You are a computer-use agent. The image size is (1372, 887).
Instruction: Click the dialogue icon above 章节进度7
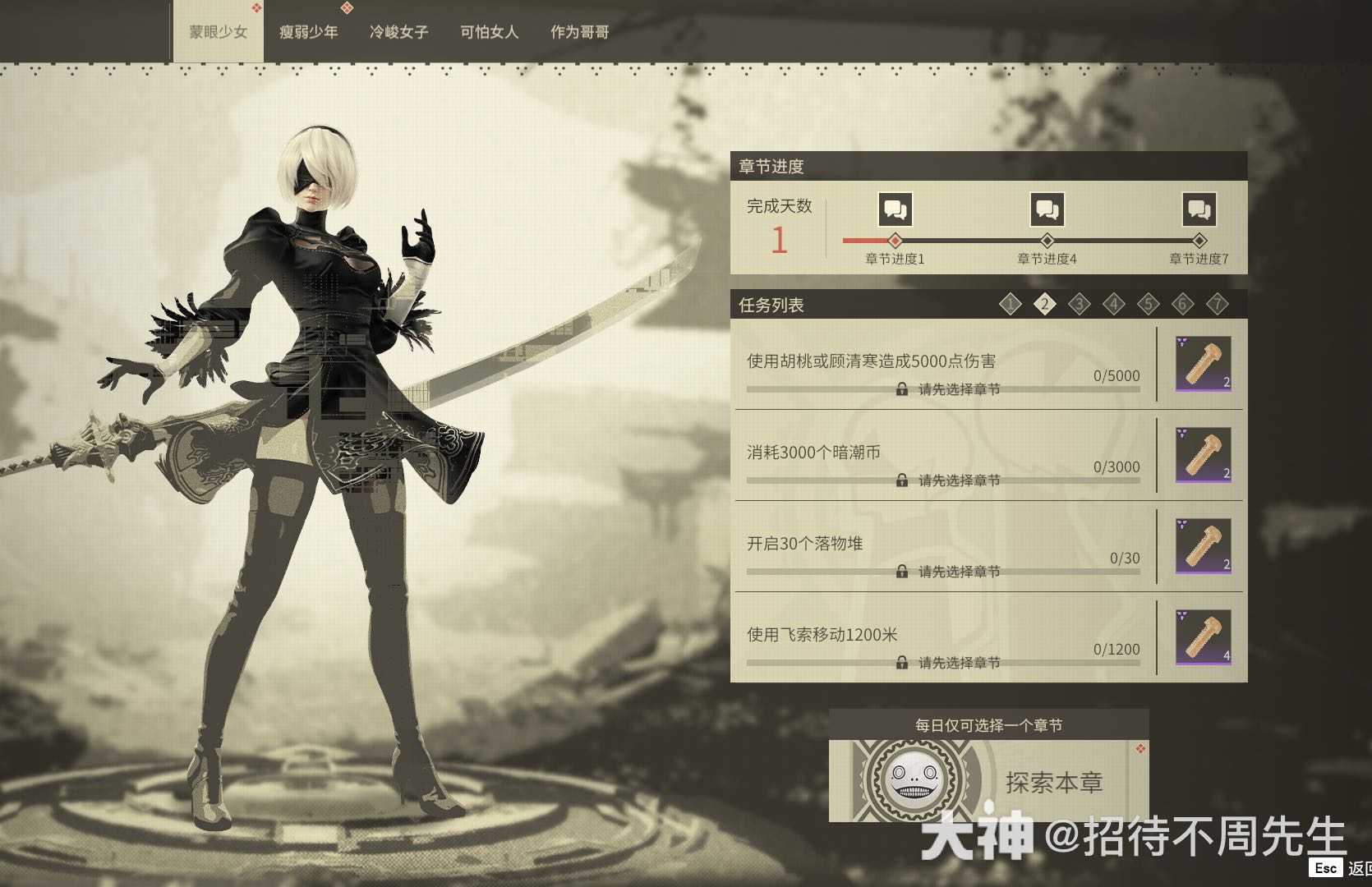pos(1199,209)
